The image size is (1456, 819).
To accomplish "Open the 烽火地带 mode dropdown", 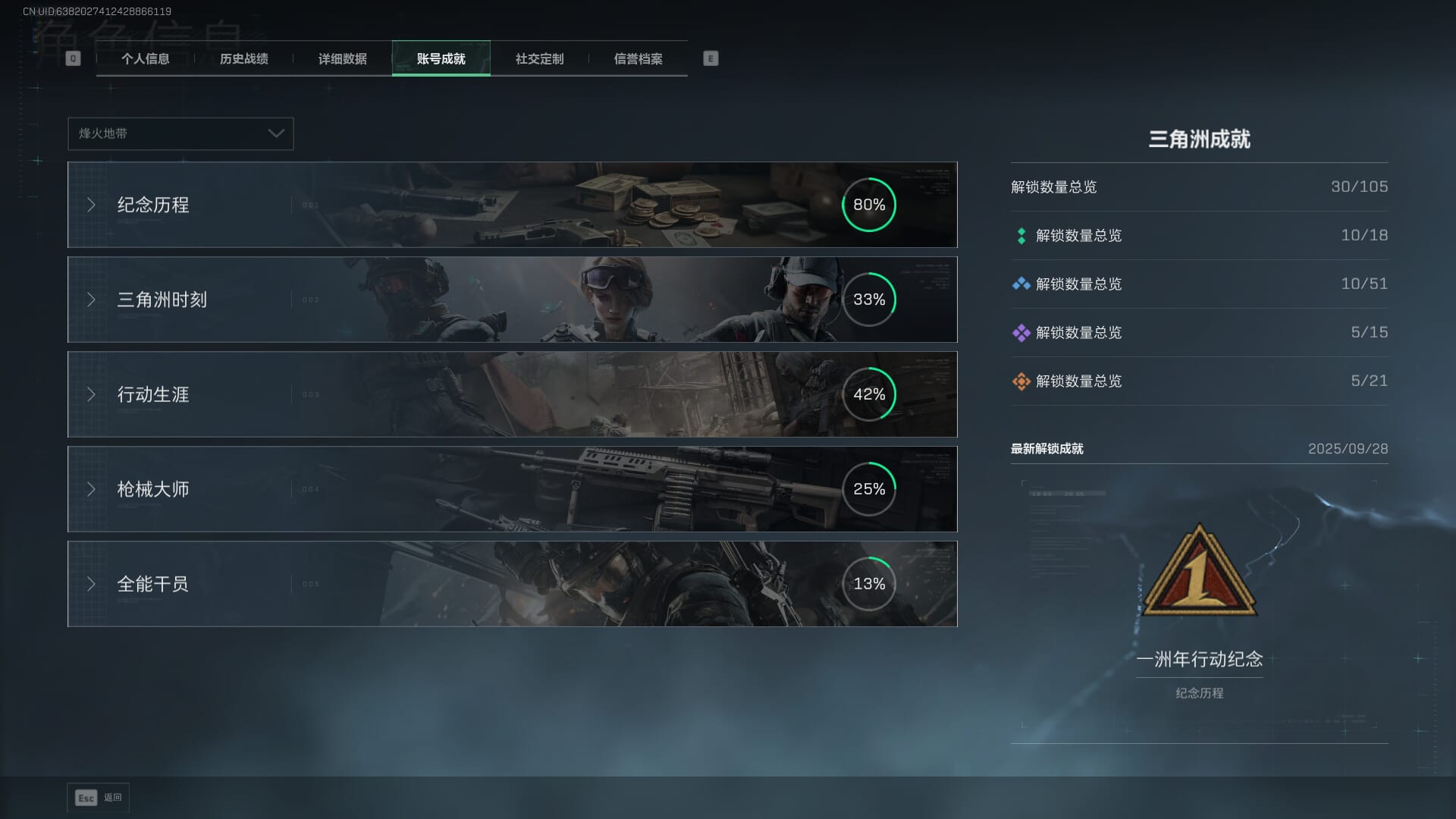I will [x=180, y=133].
